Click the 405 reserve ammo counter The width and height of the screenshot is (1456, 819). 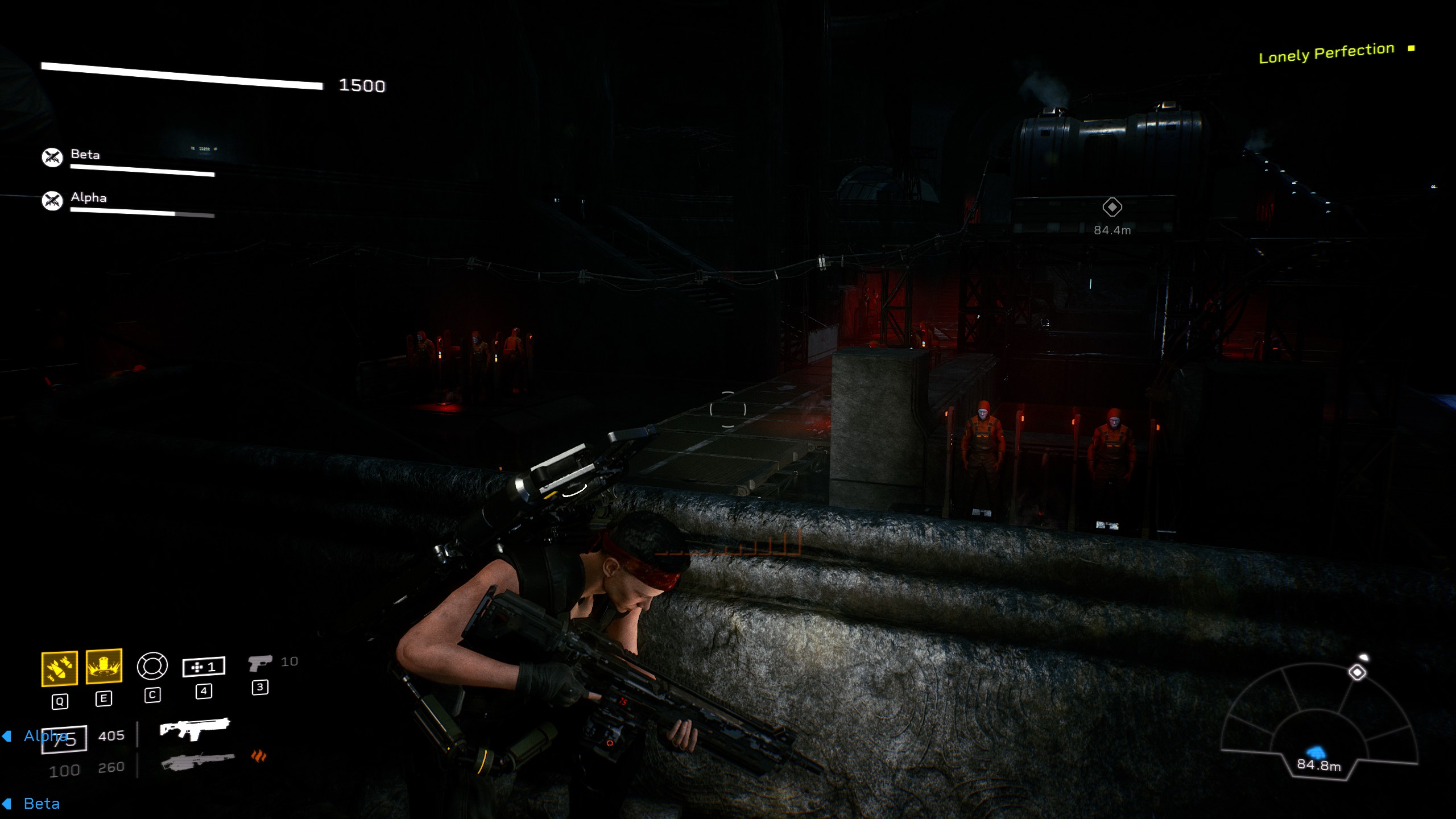111,735
